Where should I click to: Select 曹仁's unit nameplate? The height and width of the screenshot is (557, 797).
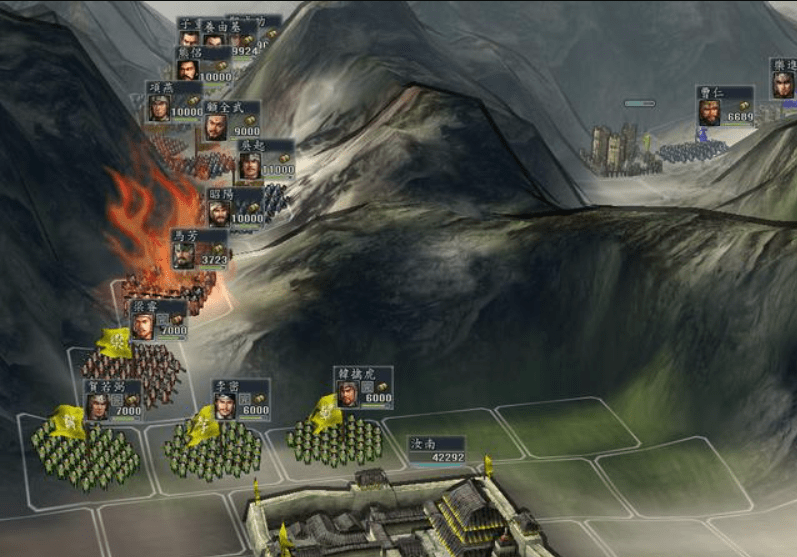click(725, 105)
